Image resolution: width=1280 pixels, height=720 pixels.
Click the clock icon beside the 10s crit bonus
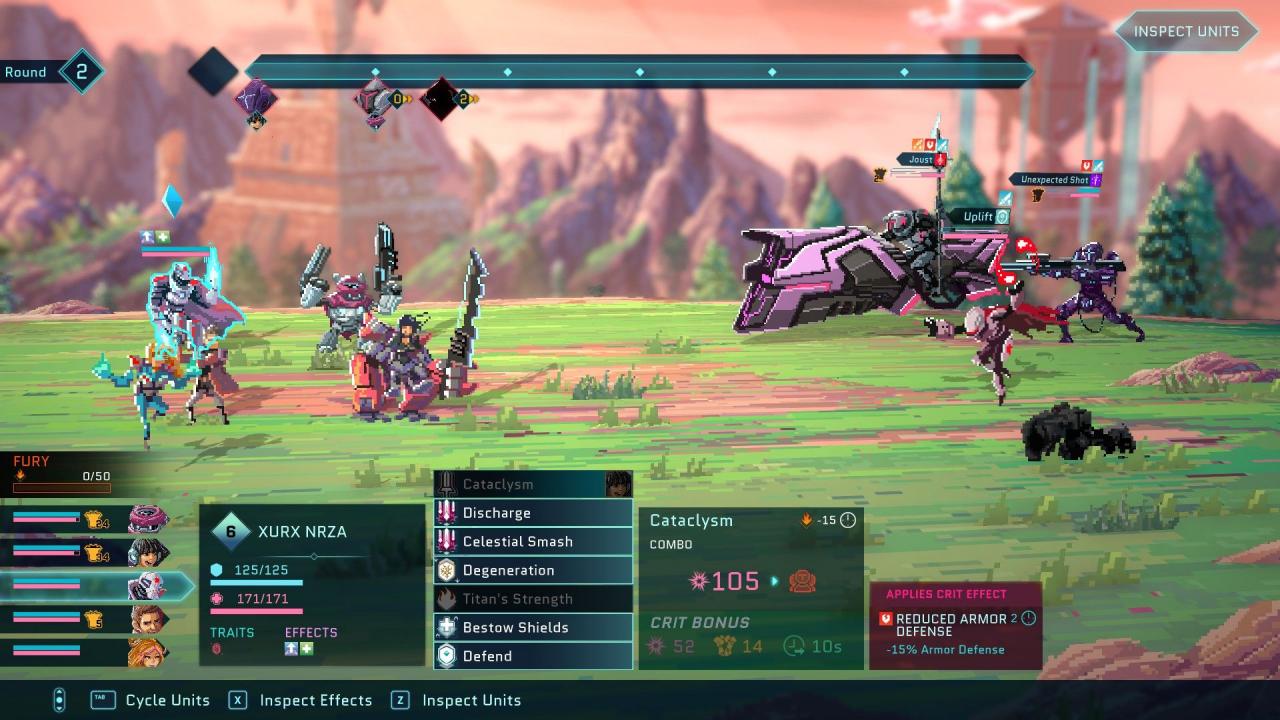[793, 647]
